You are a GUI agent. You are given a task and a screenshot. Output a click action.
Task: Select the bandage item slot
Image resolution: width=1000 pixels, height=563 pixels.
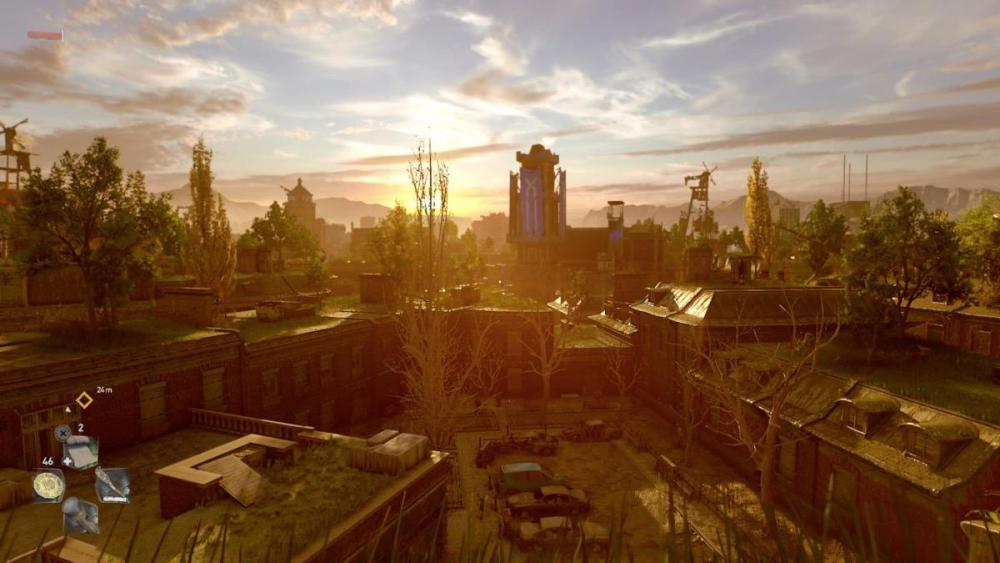point(81,452)
